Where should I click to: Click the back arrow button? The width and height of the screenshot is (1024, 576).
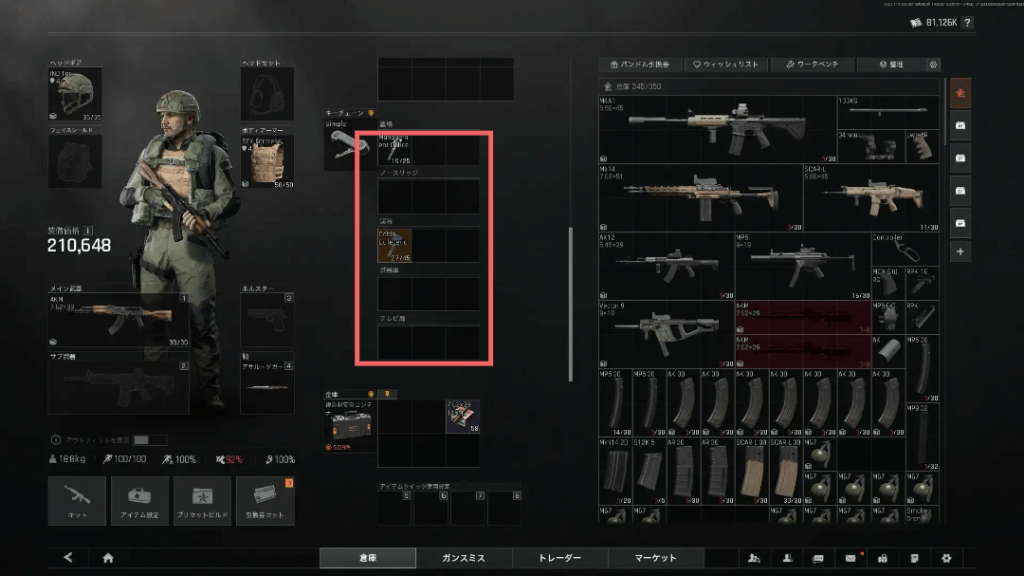point(68,558)
